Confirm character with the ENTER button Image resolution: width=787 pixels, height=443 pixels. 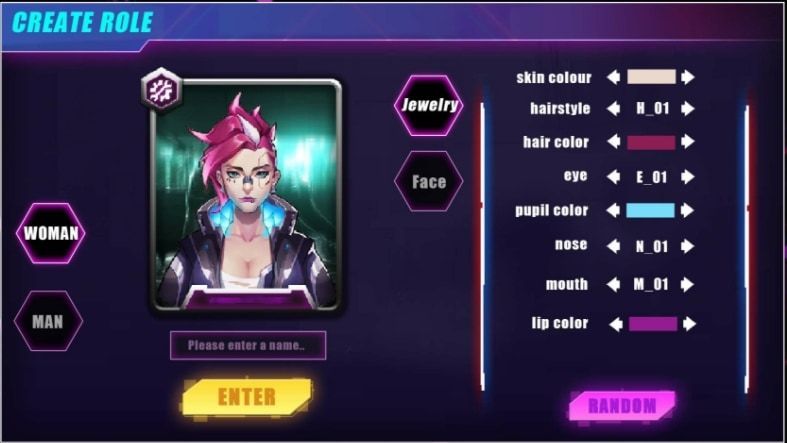[x=247, y=396]
